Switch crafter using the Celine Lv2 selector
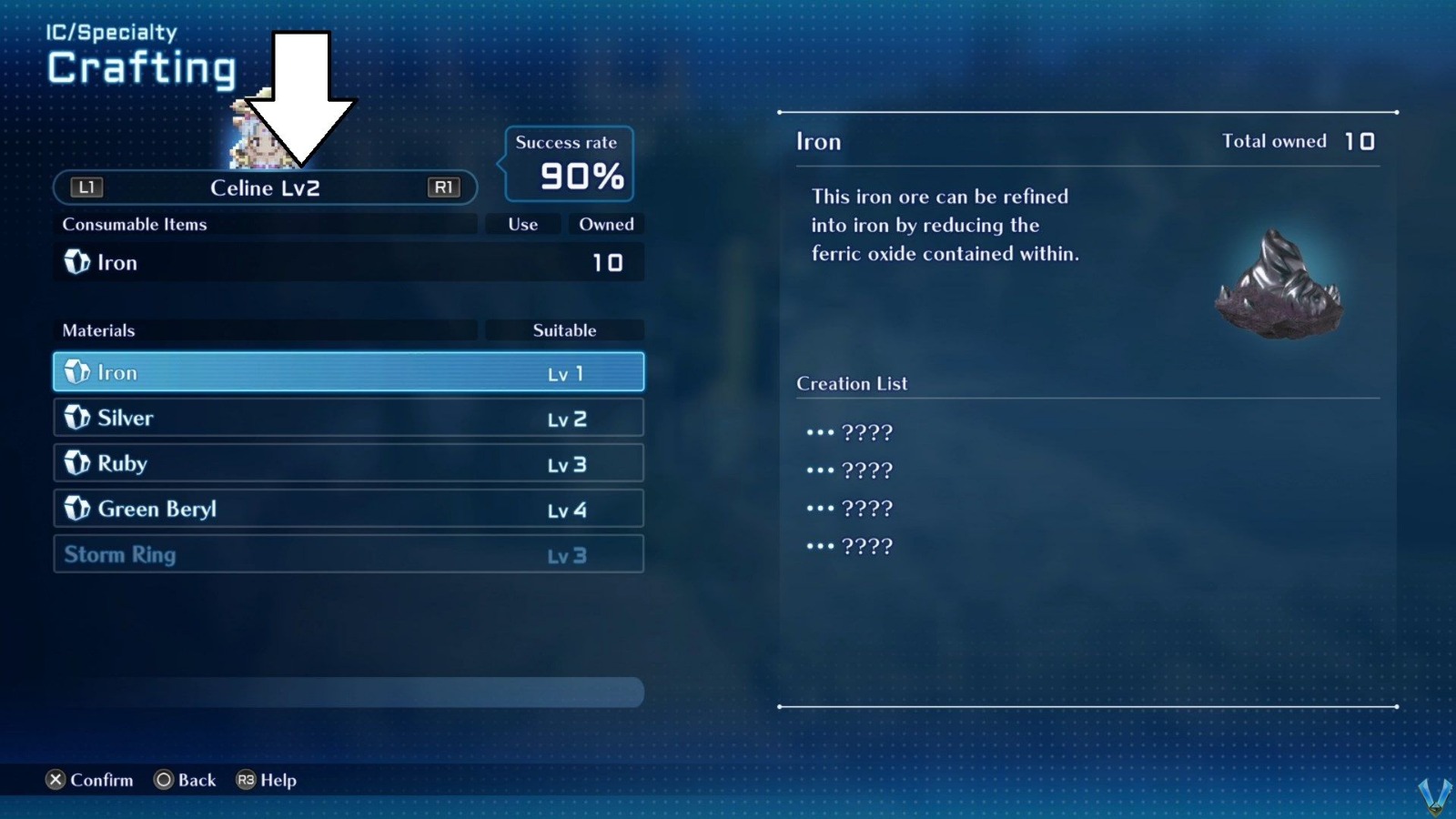The width and height of the screenshot is (1456, 819). tap(265, 188)
